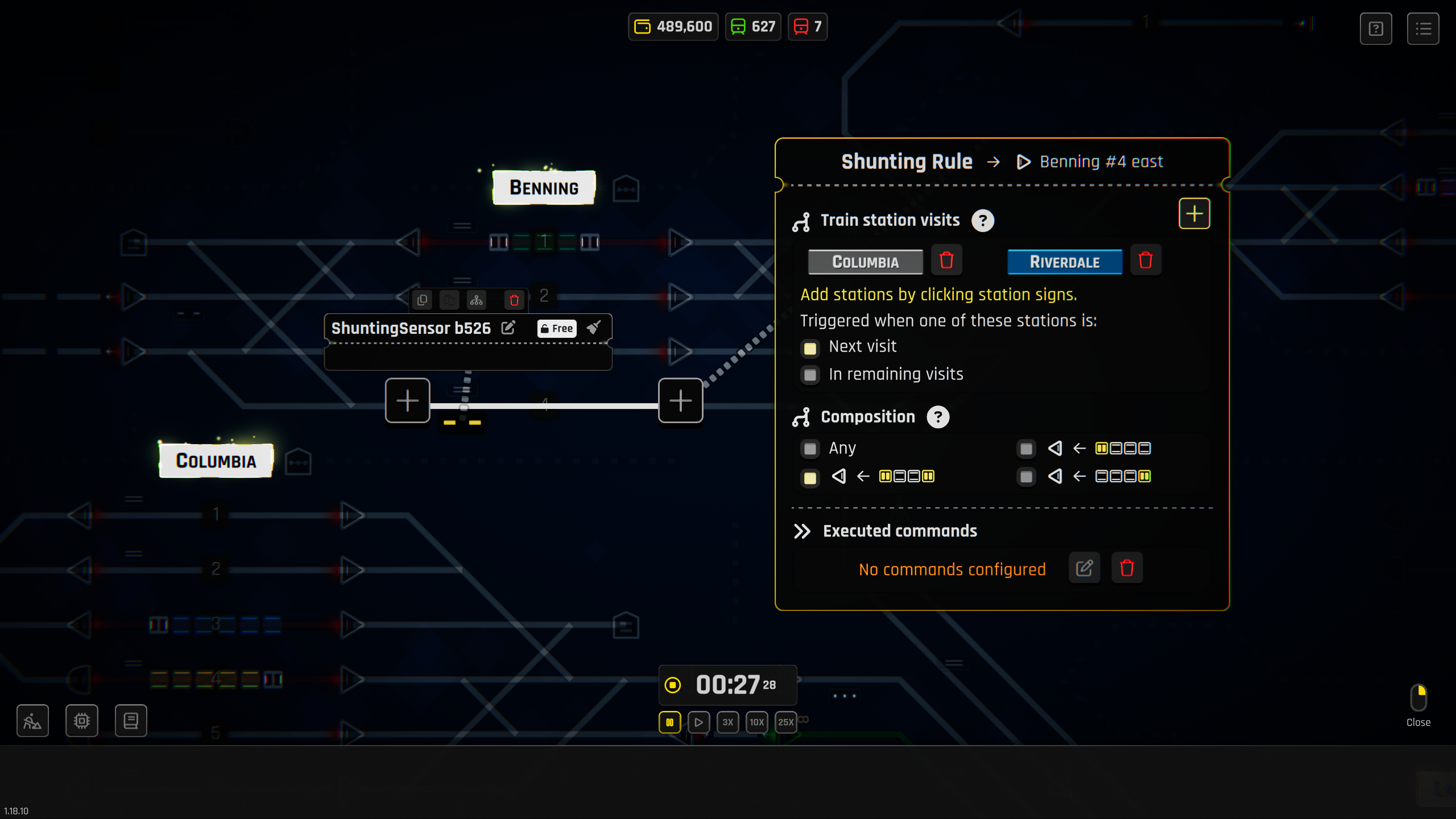
Task: Select the Columbia station tag
Action: click(x=865, y=262)
